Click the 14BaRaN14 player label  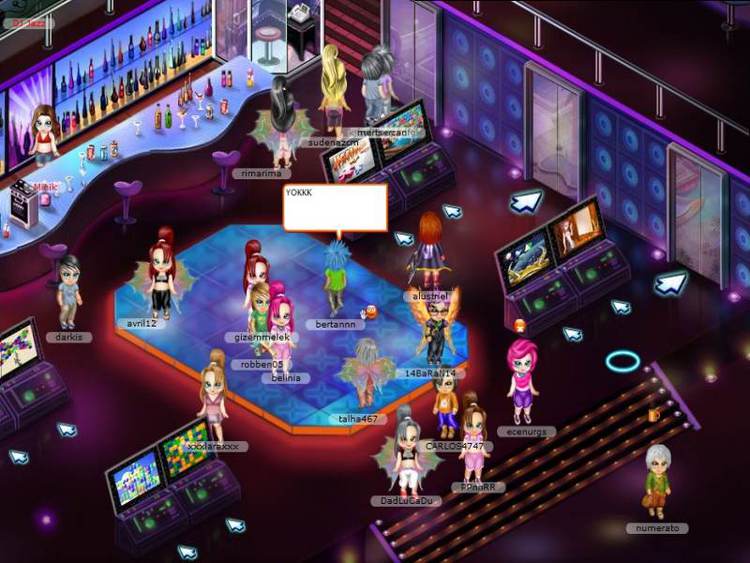[x=431, y=373]
